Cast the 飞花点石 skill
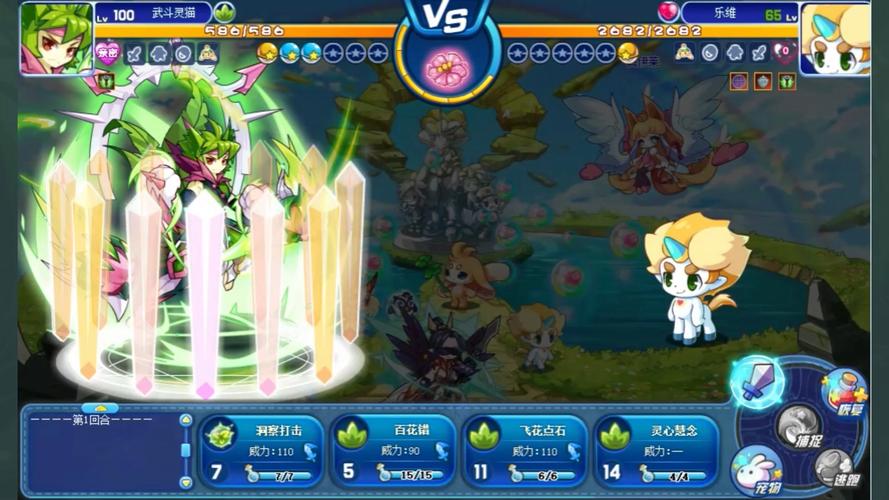889x500 pixels. [x=524, y=451]
